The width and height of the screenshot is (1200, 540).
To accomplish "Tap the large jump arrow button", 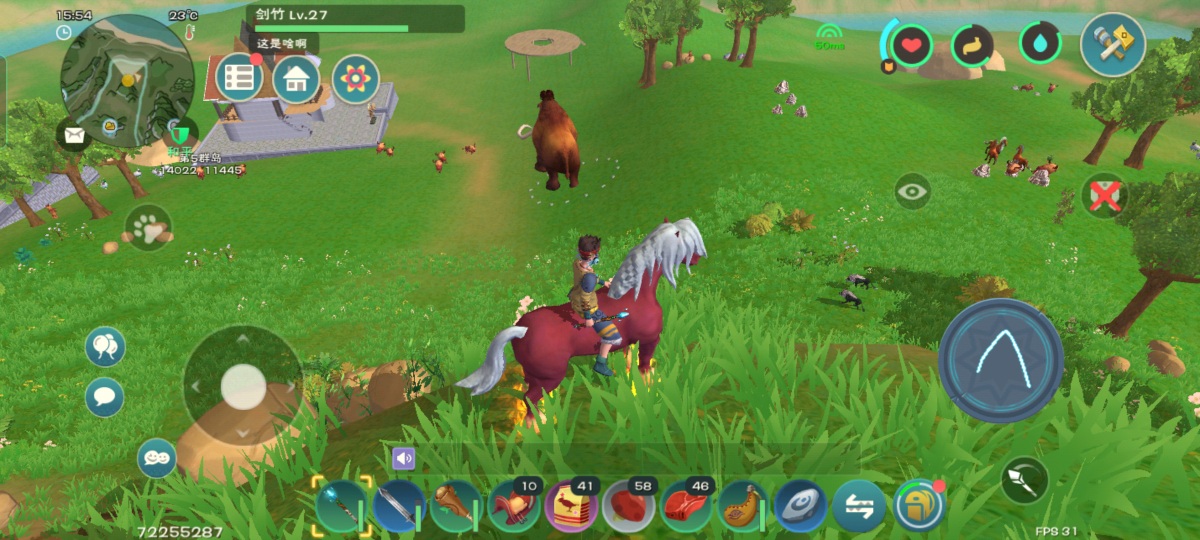I will pos(1000,360).
